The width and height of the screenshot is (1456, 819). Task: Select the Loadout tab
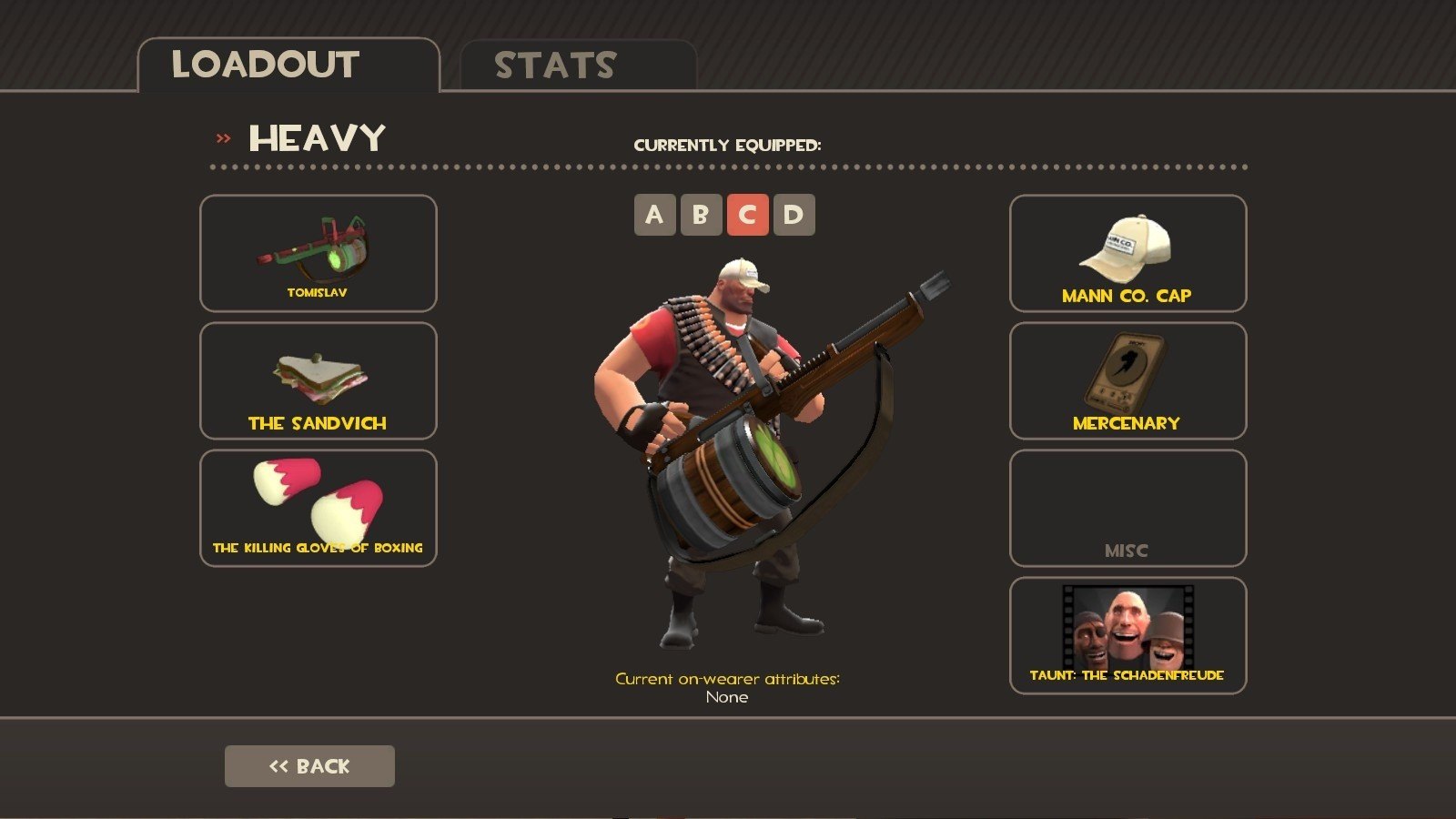[x=288, y=66]
